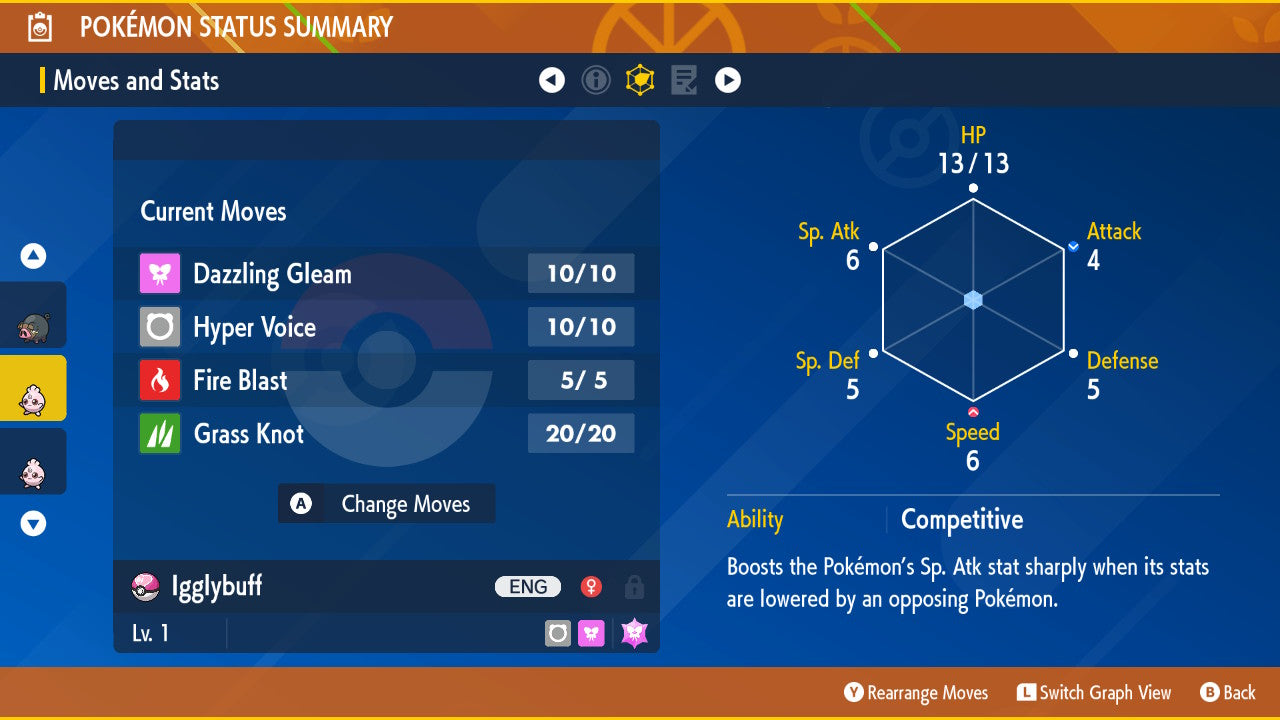Select the Dazzling Gleam move
1280x720 pixels.
[386, 274]
